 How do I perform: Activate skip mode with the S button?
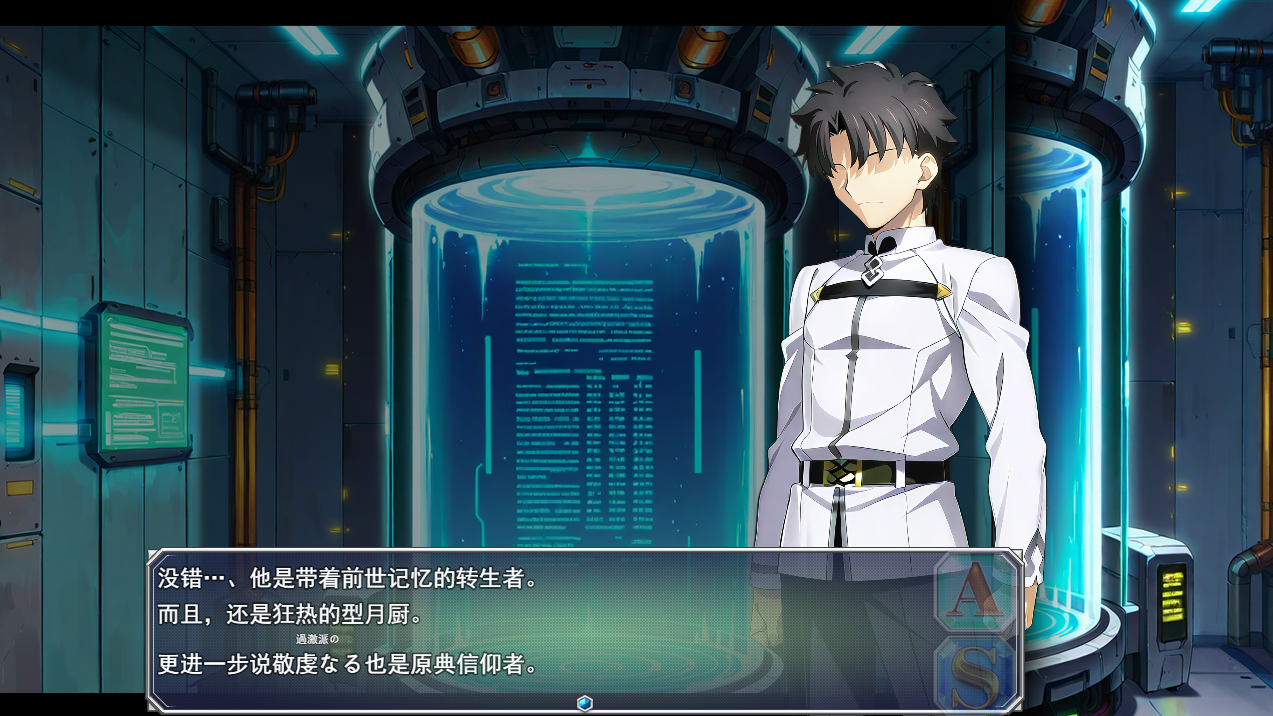pos(975,674)
